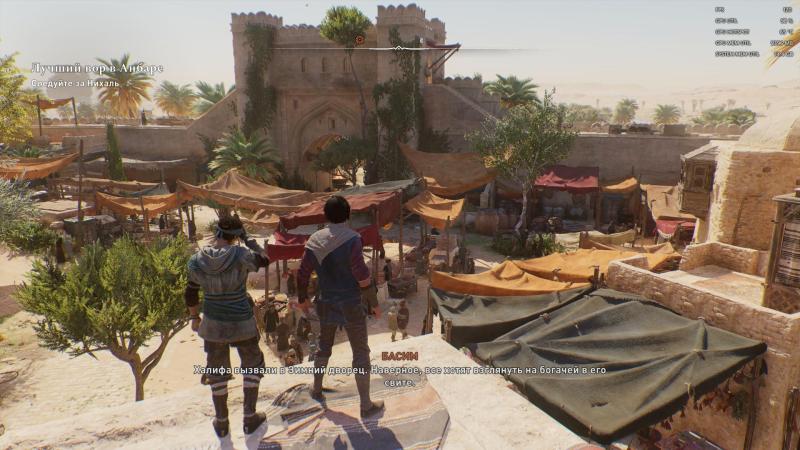This screenshot has height=450, width=800.
Task: Open the "Лучший вор в Анбаре" quest tracker
Action: point(96,68)
